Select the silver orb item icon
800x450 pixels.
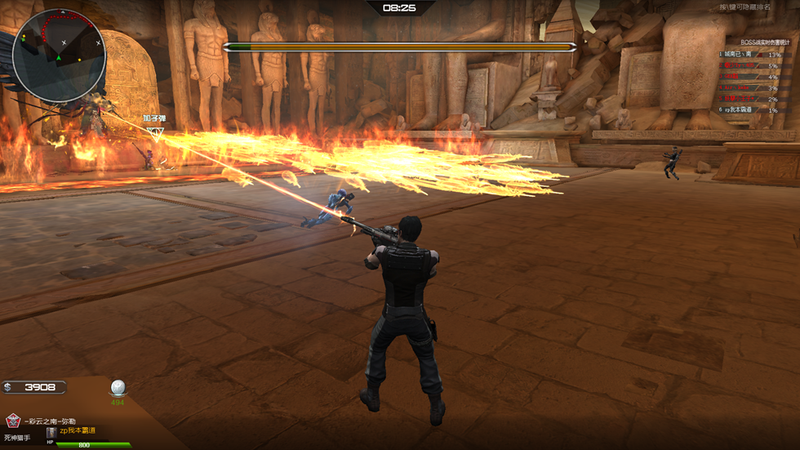click(x=117, y=387)
